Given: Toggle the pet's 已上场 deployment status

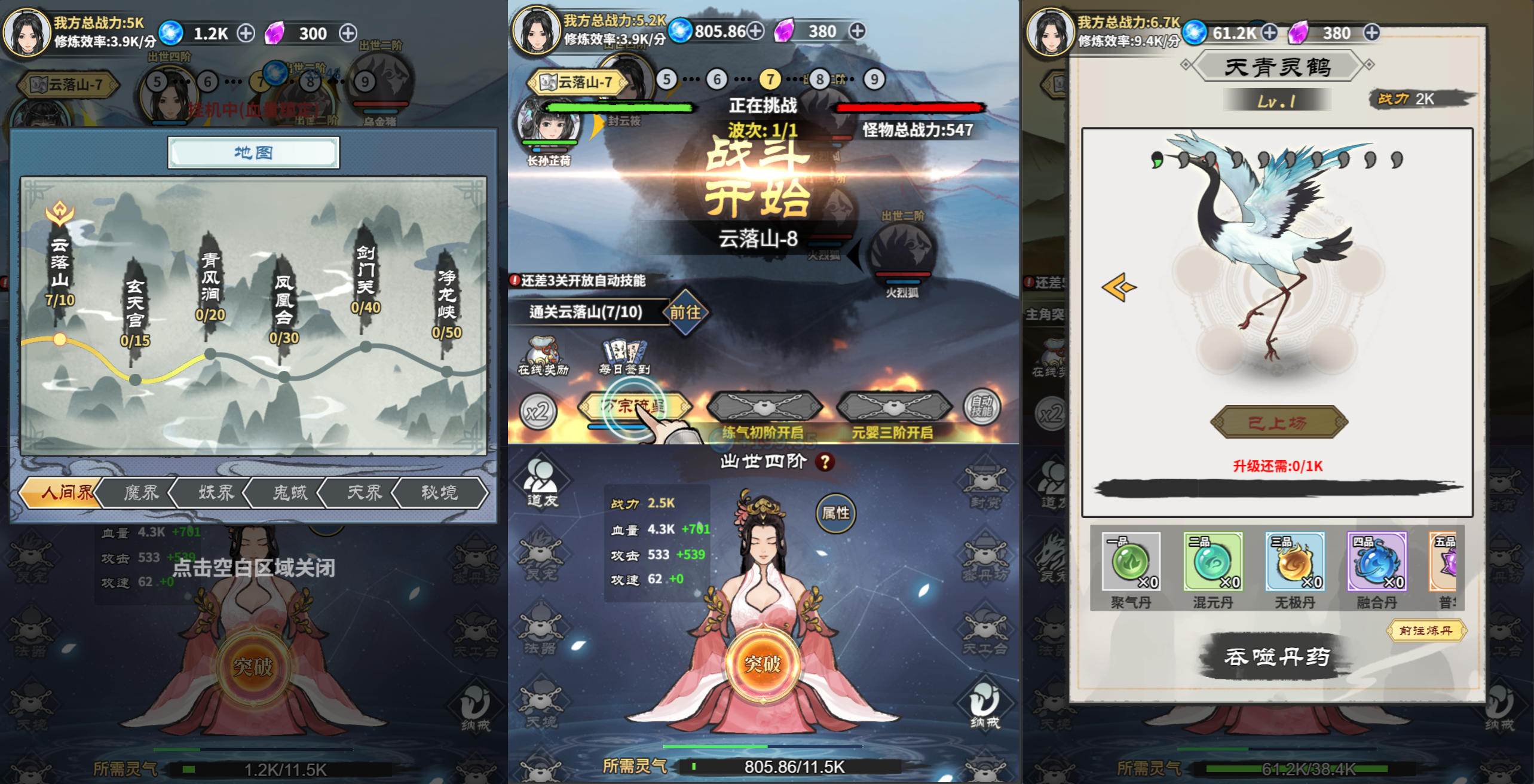Looking at the screenshot, I should (1276, 421).
